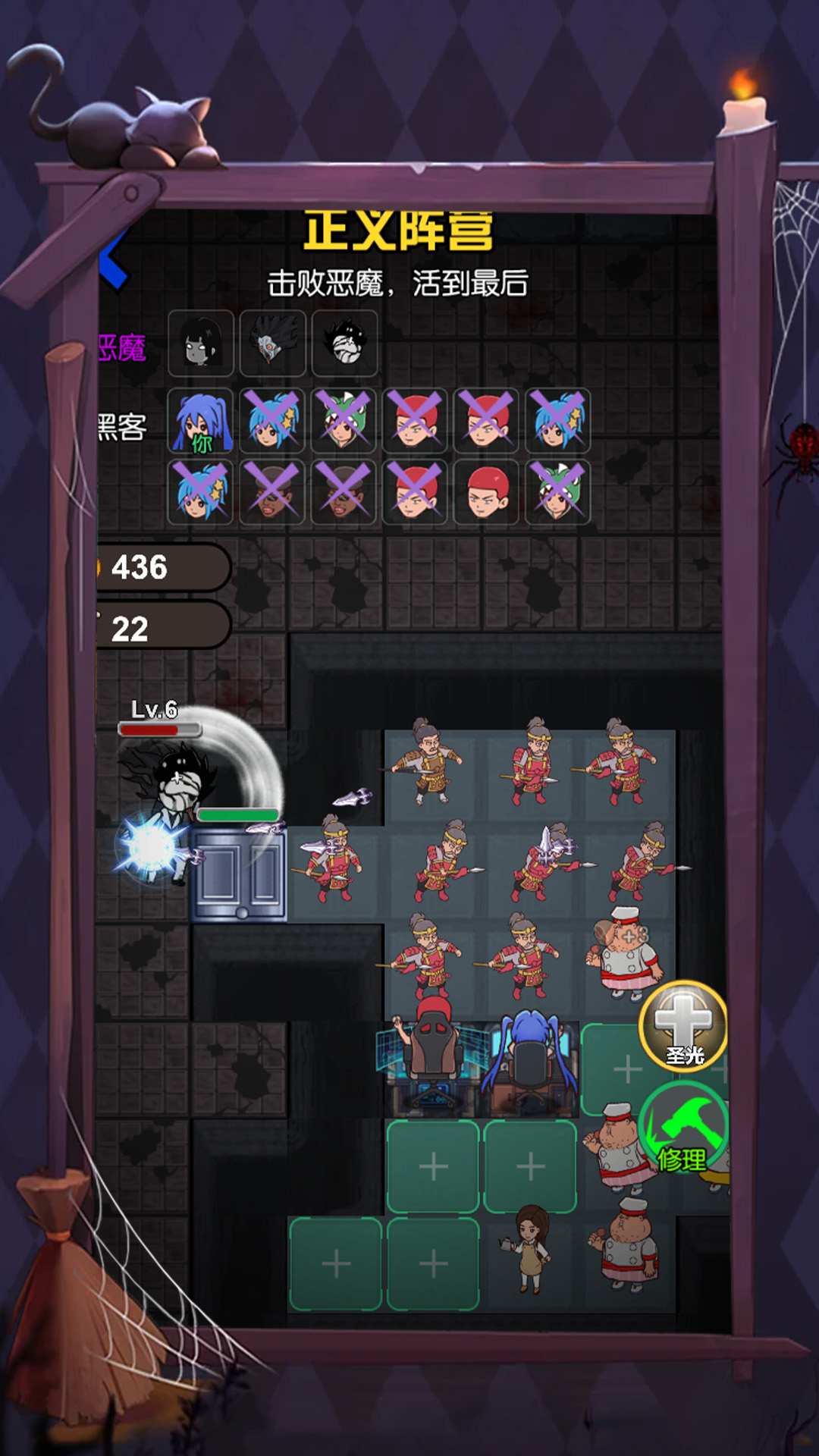Image resolution: width=819 pixels, height=1456 pixels.
Task: Select your blue-haired portrait marked 你
Action: click(200, 421)
